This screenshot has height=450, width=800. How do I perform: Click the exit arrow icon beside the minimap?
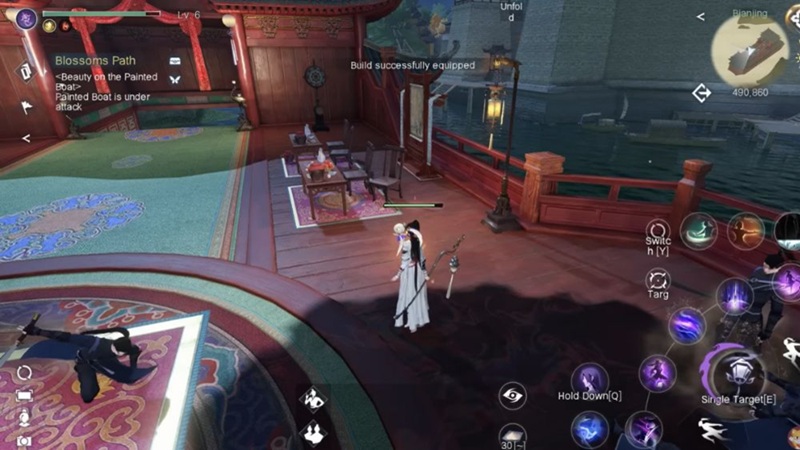point(701,93)
